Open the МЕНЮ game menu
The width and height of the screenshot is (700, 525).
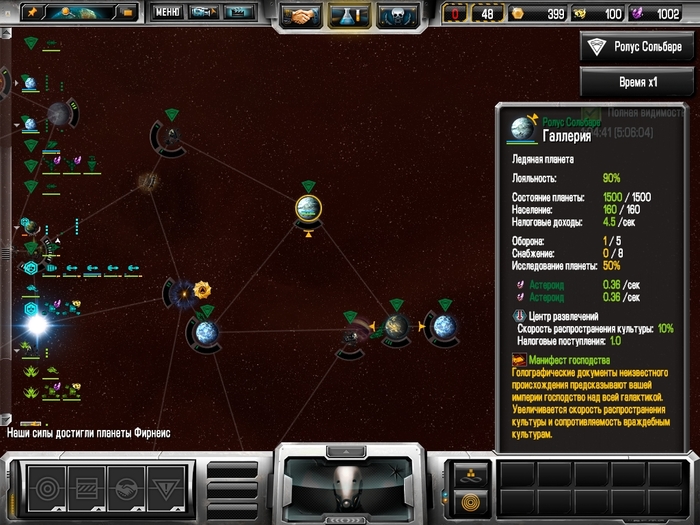click(x=167, y=12)
